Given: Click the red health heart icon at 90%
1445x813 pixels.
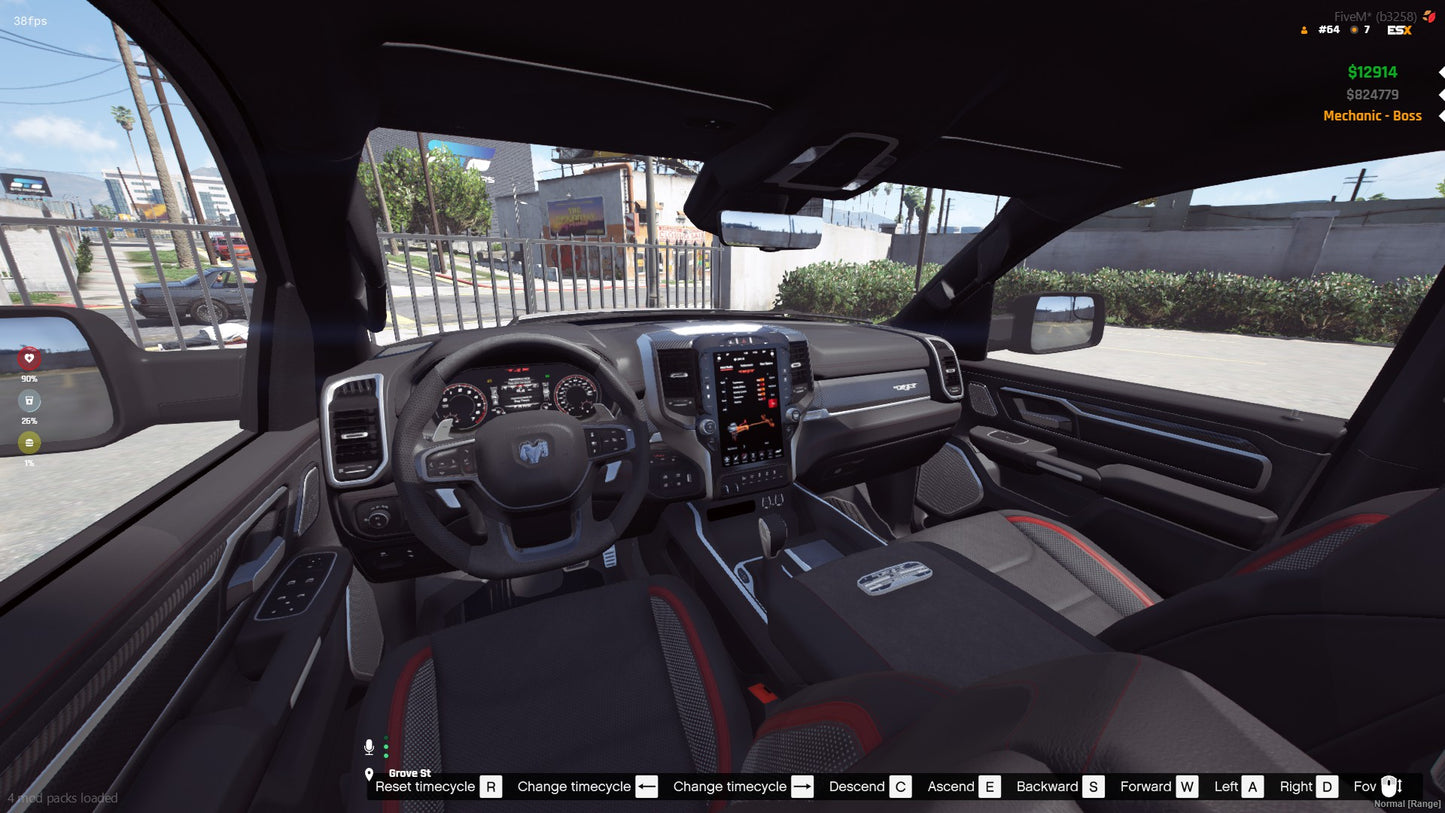Looking at the screenshot, I should coord(27,358).
